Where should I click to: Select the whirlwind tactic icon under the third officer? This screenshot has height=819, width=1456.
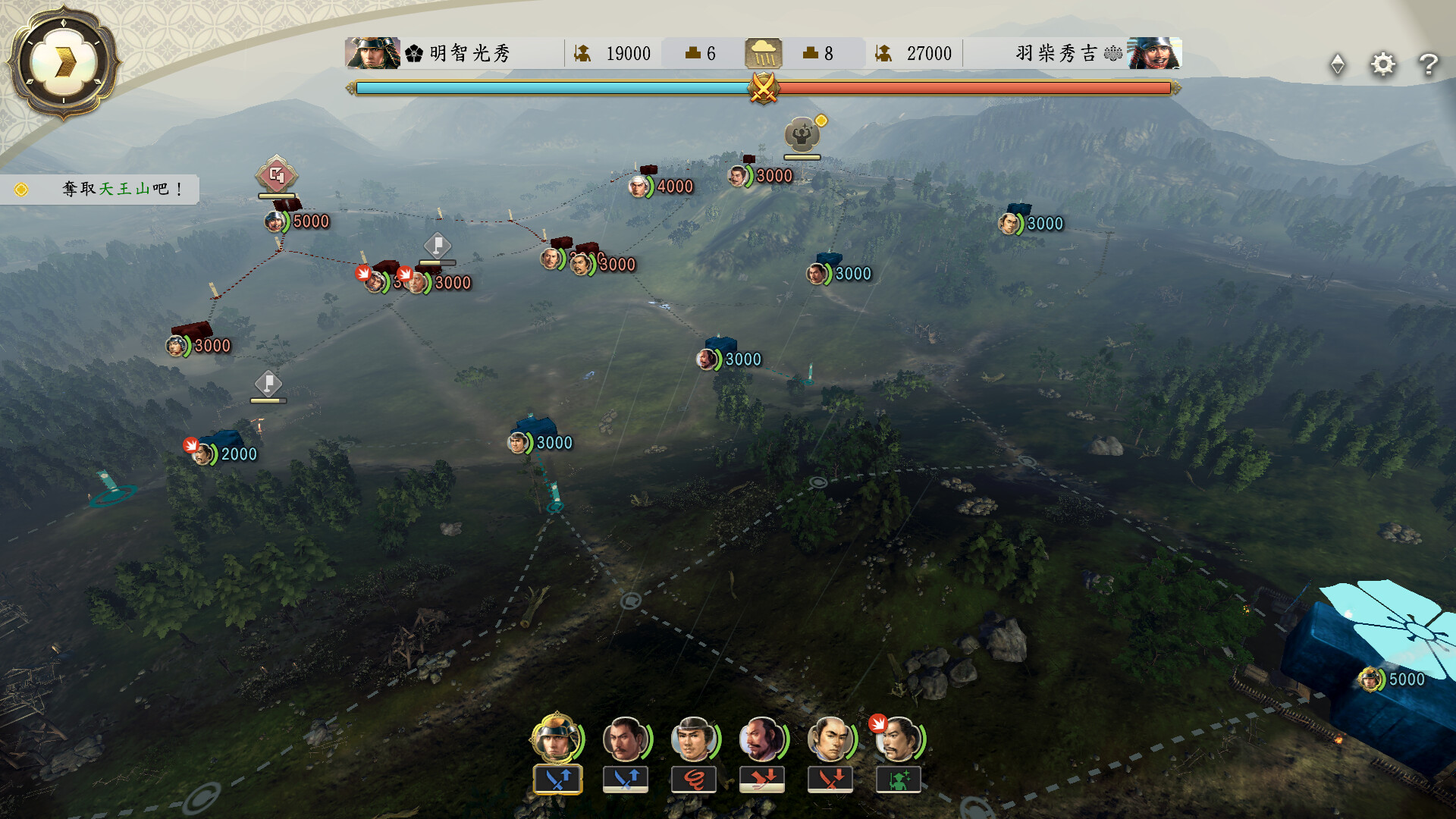click(x=695, y=778)
